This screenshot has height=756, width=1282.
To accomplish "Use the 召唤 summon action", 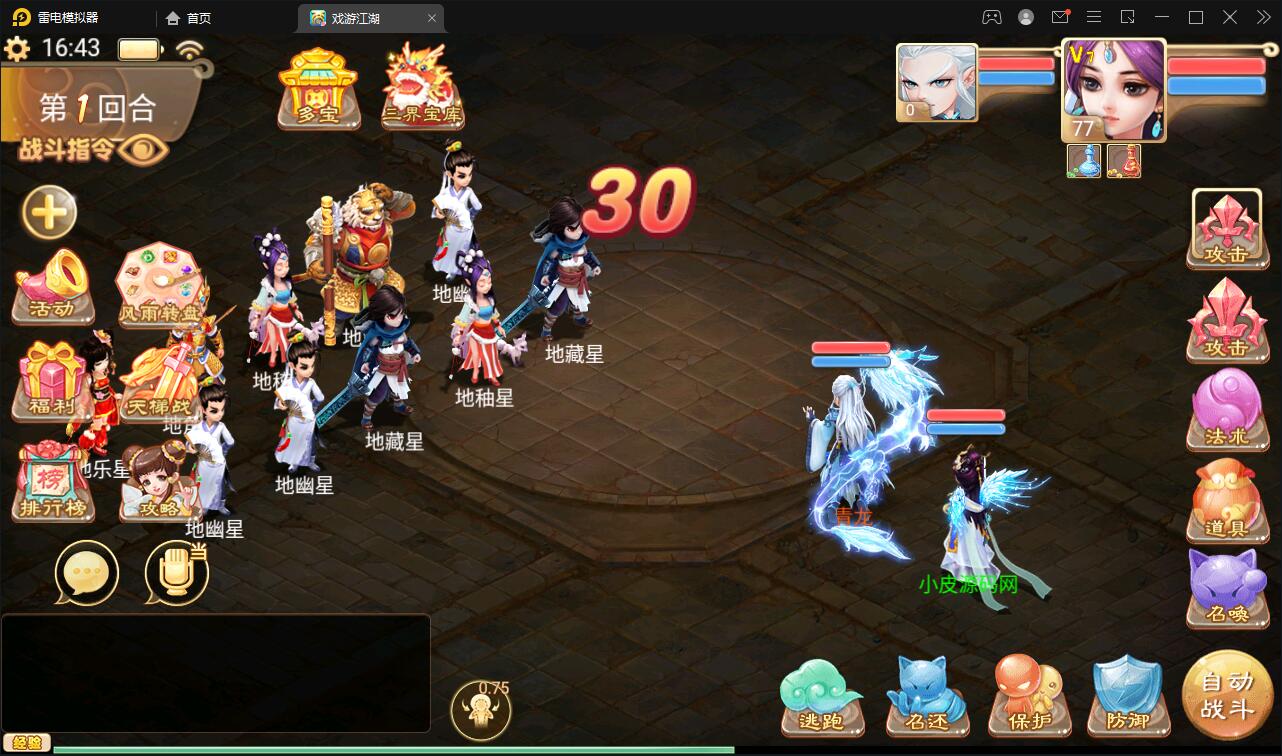I will [1227, 590].
